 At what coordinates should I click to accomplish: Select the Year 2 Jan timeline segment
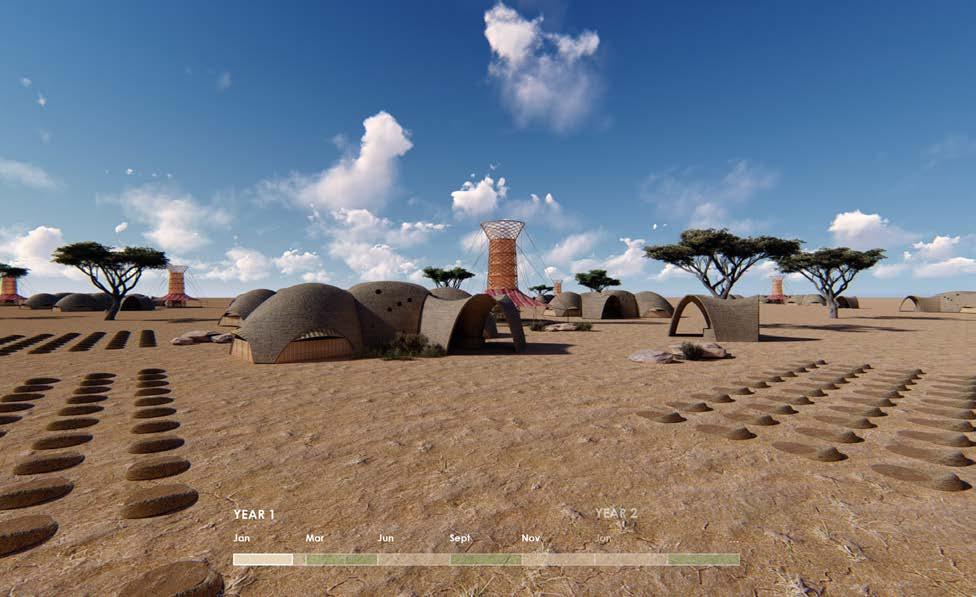(x=630, y=560)
